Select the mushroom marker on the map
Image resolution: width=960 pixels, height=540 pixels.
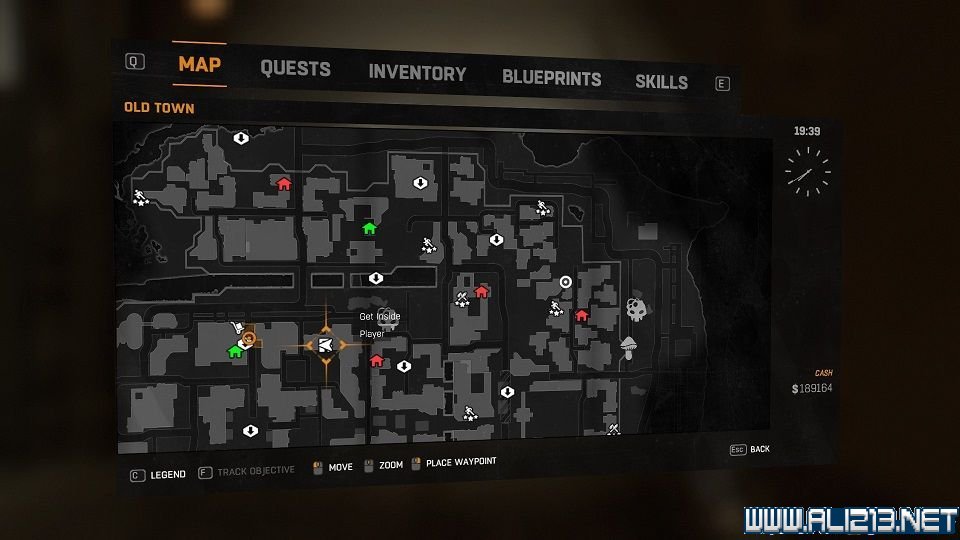629,346
